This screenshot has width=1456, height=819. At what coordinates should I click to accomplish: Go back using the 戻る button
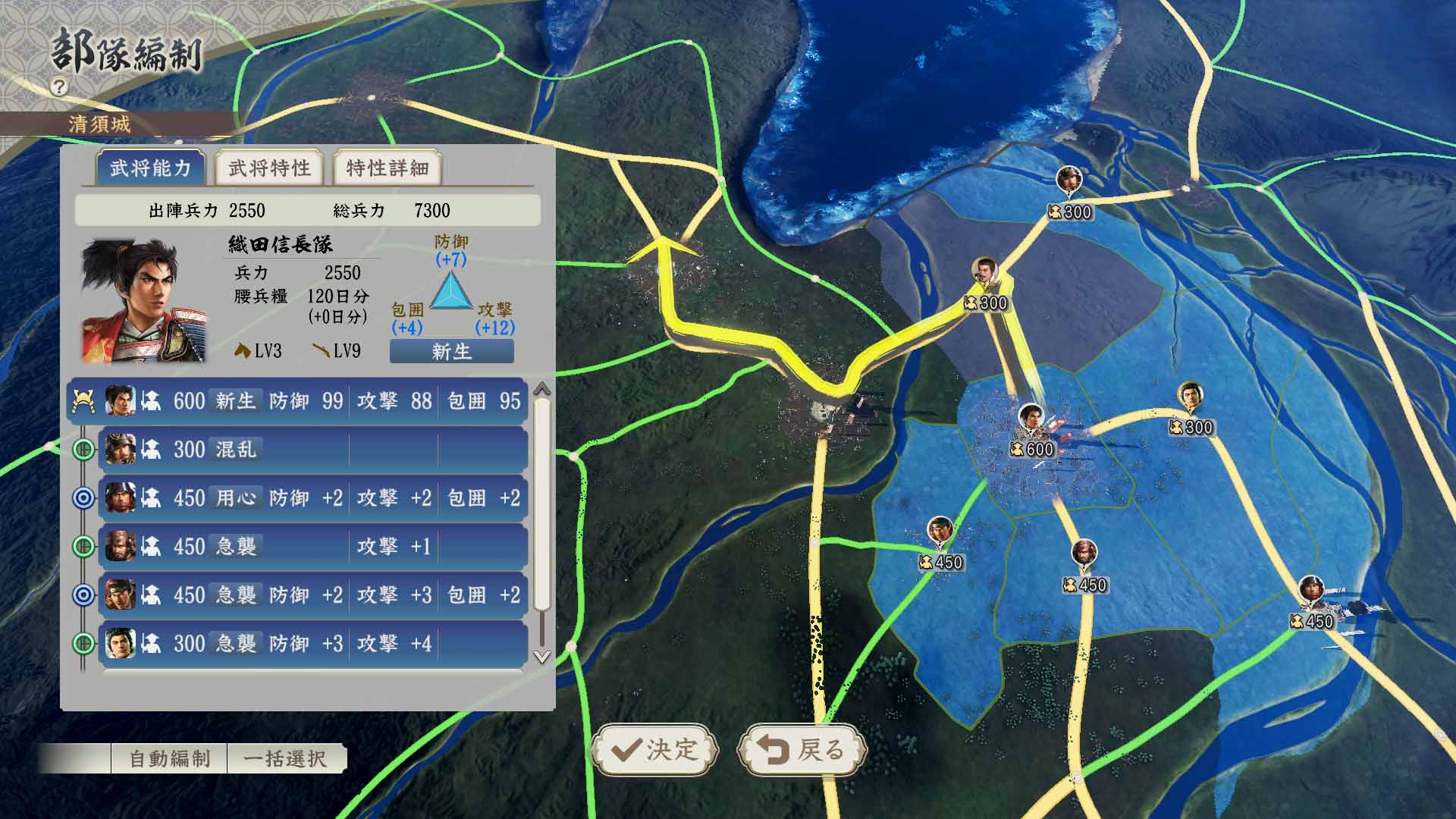802,749
